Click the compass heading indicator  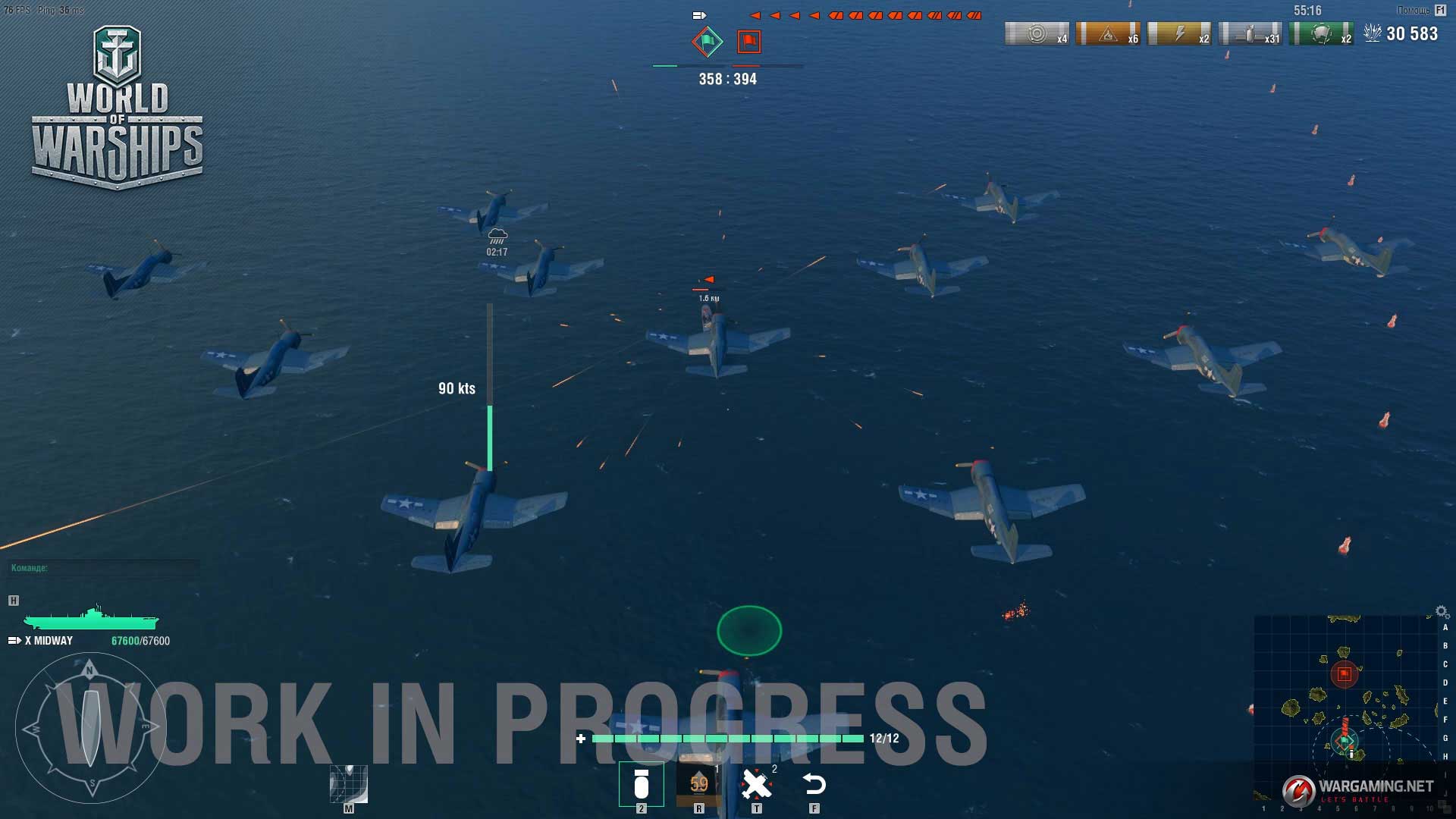[x=91, y=728]
